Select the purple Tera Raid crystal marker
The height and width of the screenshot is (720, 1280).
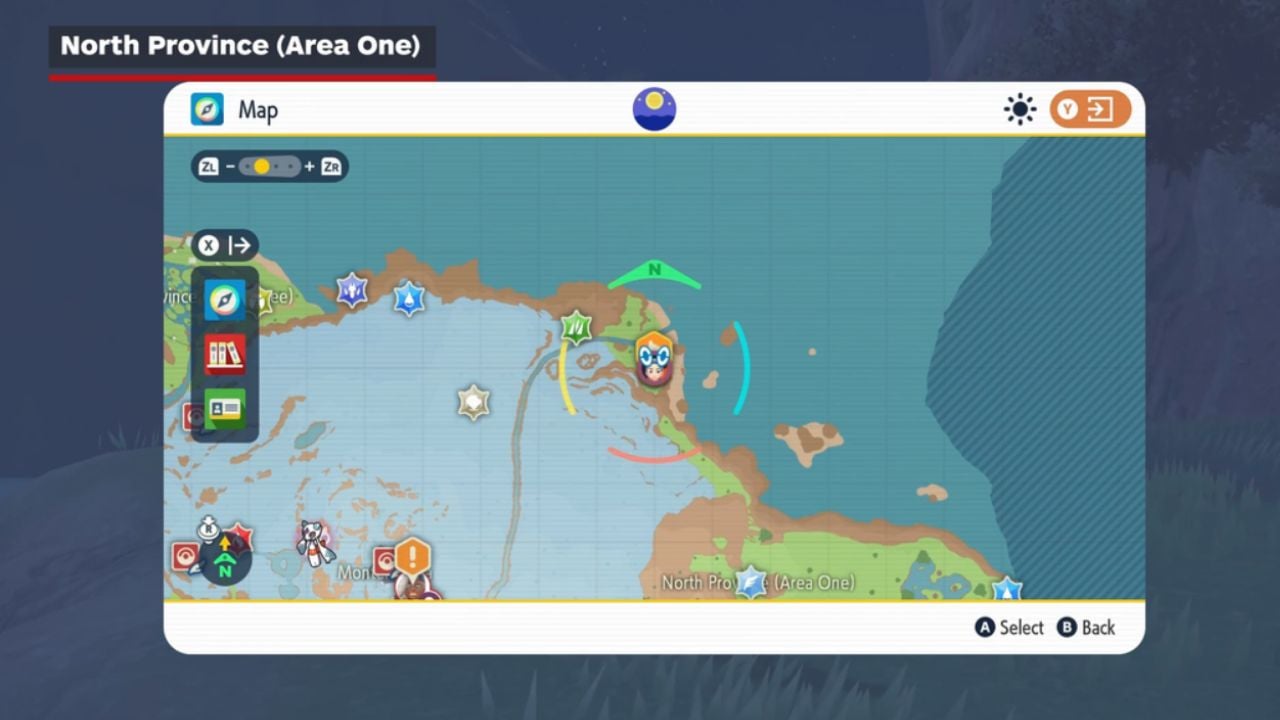[x=352, y=290]
